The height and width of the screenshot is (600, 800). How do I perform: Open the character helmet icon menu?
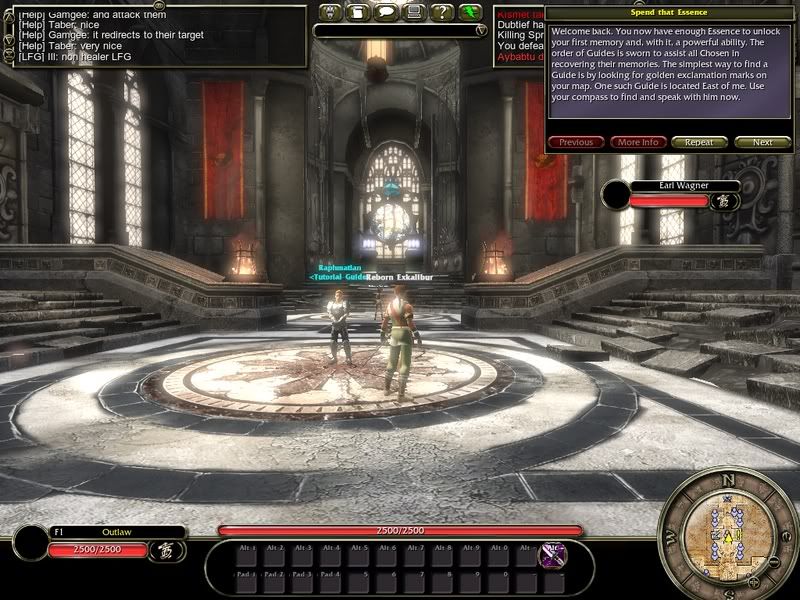coord(330,13)
